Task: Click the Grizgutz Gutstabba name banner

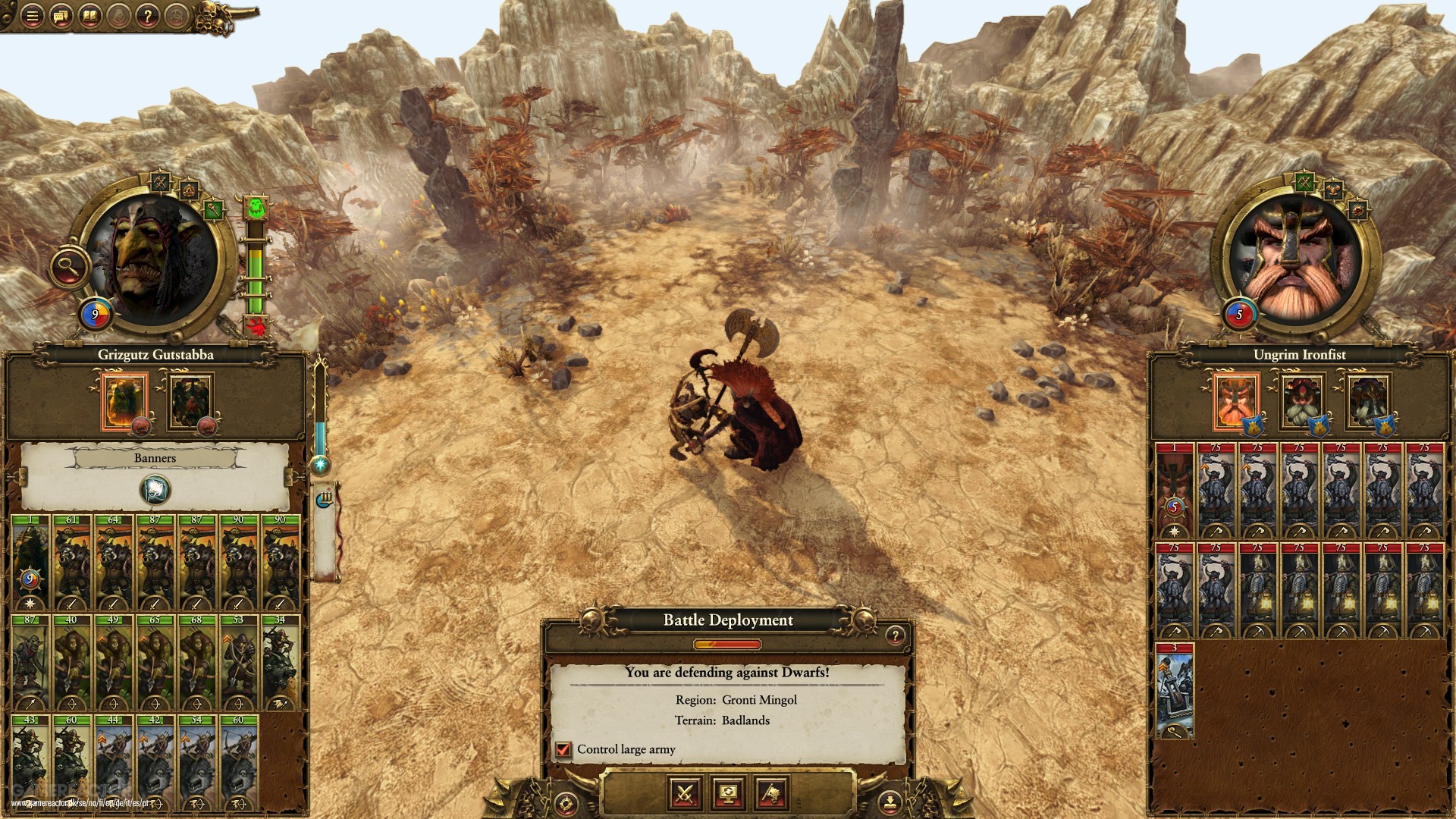Action: pyautogui.click(x=155, y=355)
